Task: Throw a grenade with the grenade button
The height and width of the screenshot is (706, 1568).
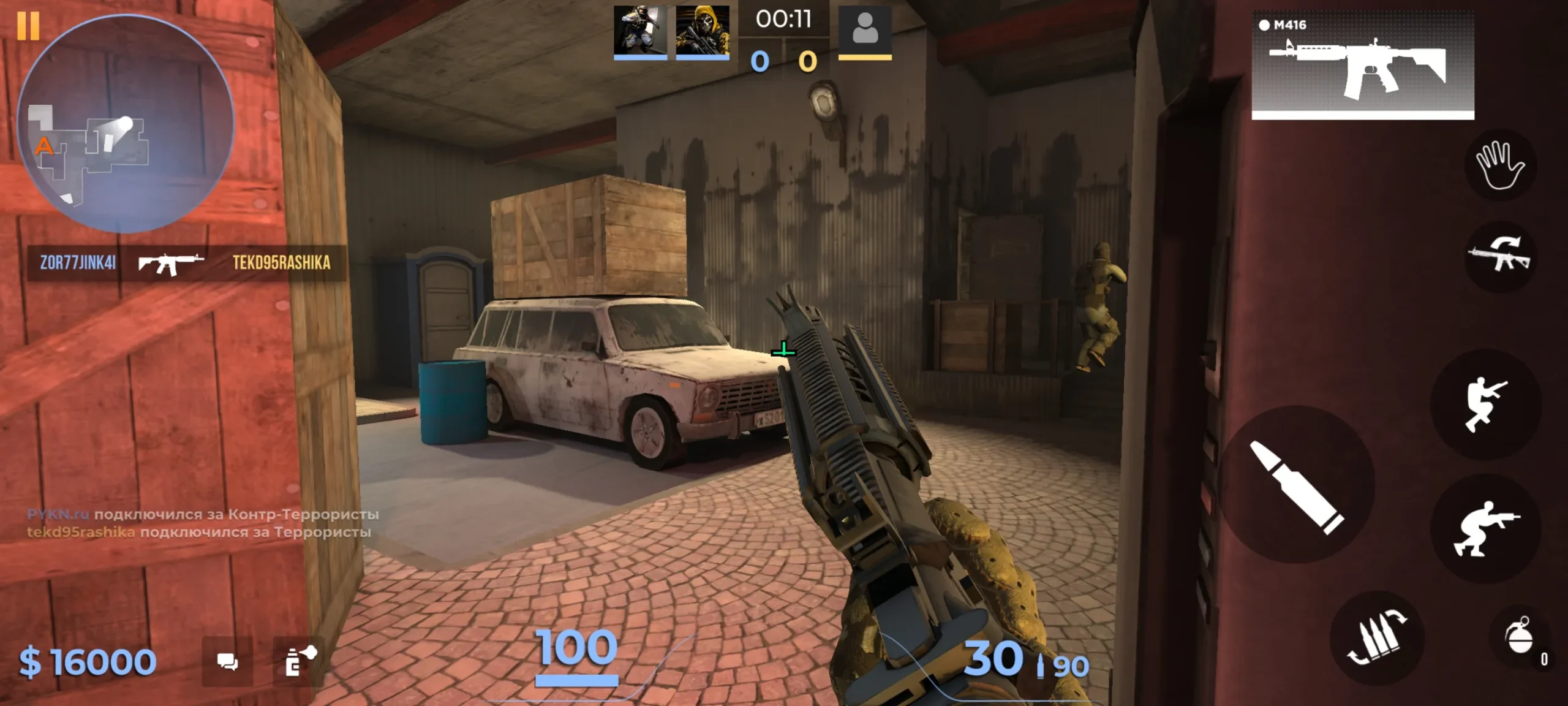Action: (x=1520, y=639)
